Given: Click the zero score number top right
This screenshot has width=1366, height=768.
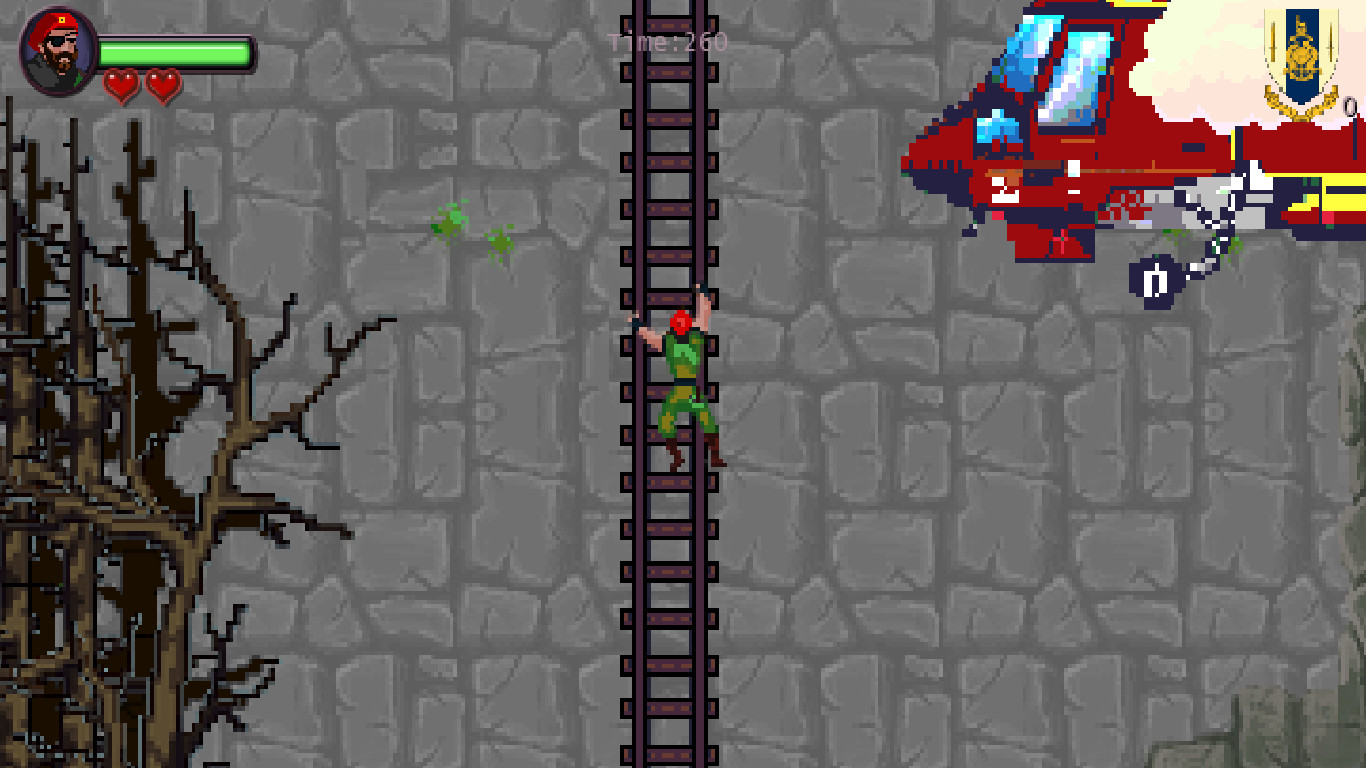Looking at the screenshot, I should (x=1348, y=105).
